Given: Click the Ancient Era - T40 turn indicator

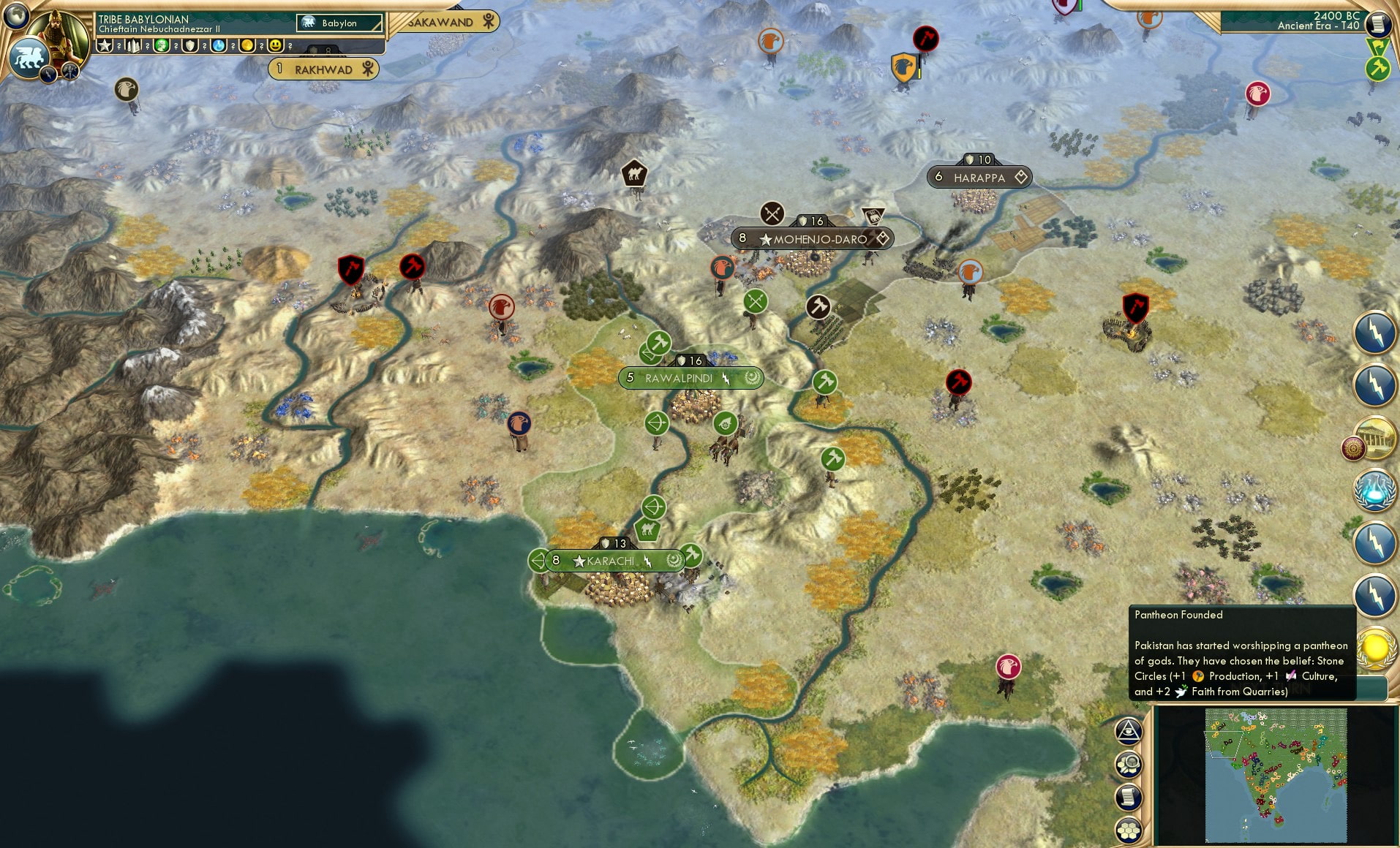Looking at the screenshot, I should pos(1317,25).
